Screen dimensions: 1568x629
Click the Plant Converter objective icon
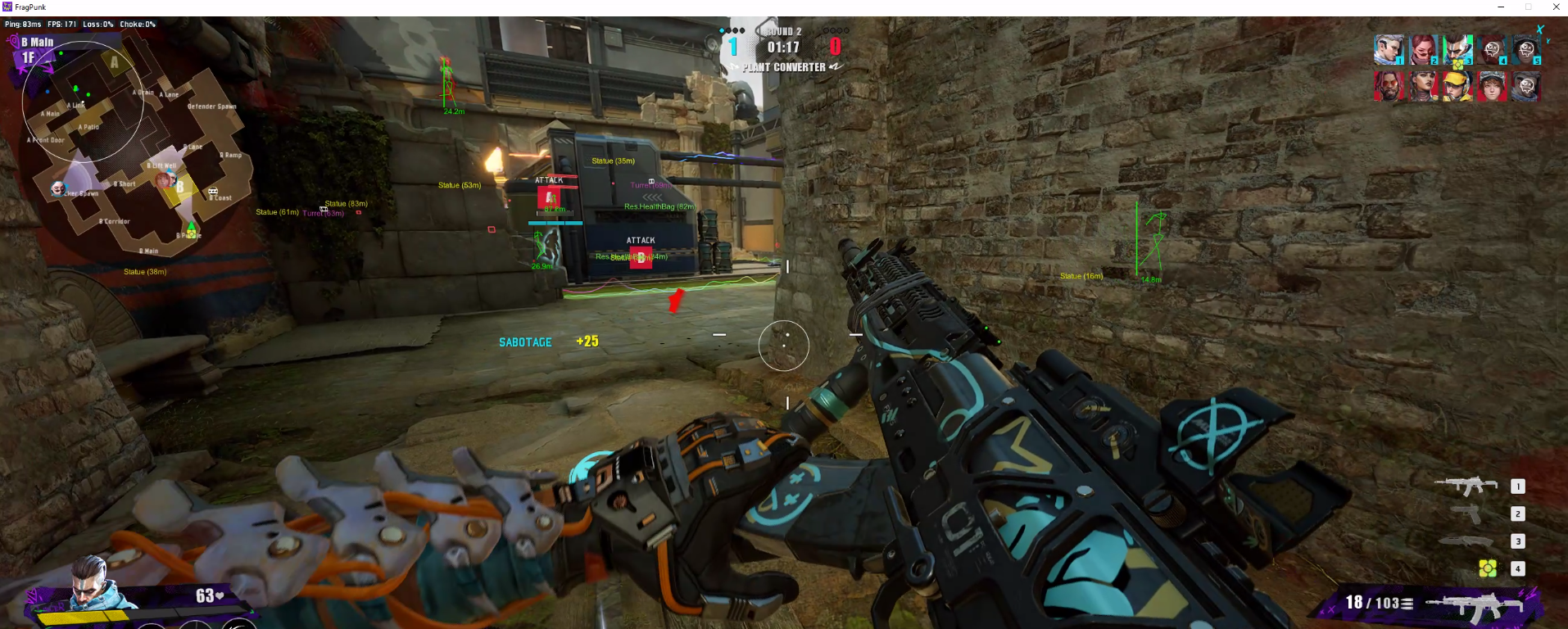tap(782, 67)
